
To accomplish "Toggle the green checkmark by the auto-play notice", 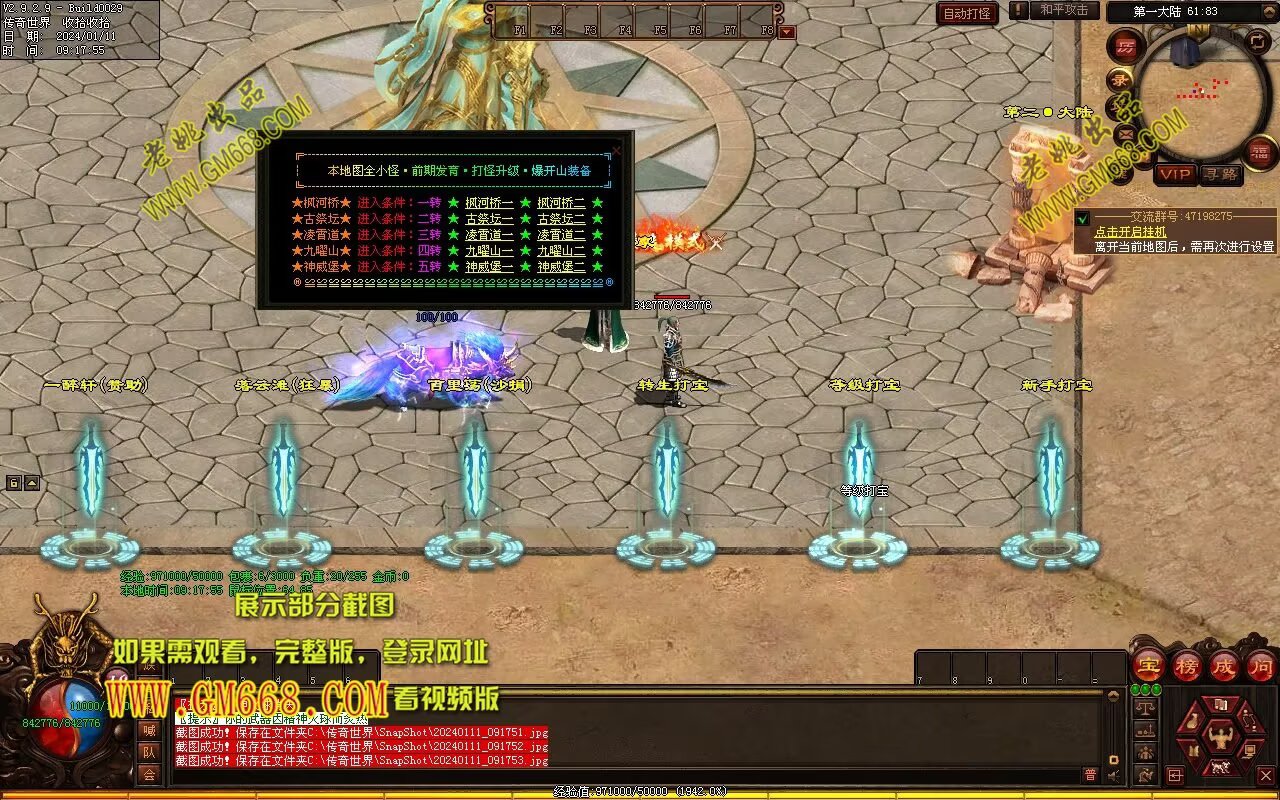I will (x=1083, y=218).
